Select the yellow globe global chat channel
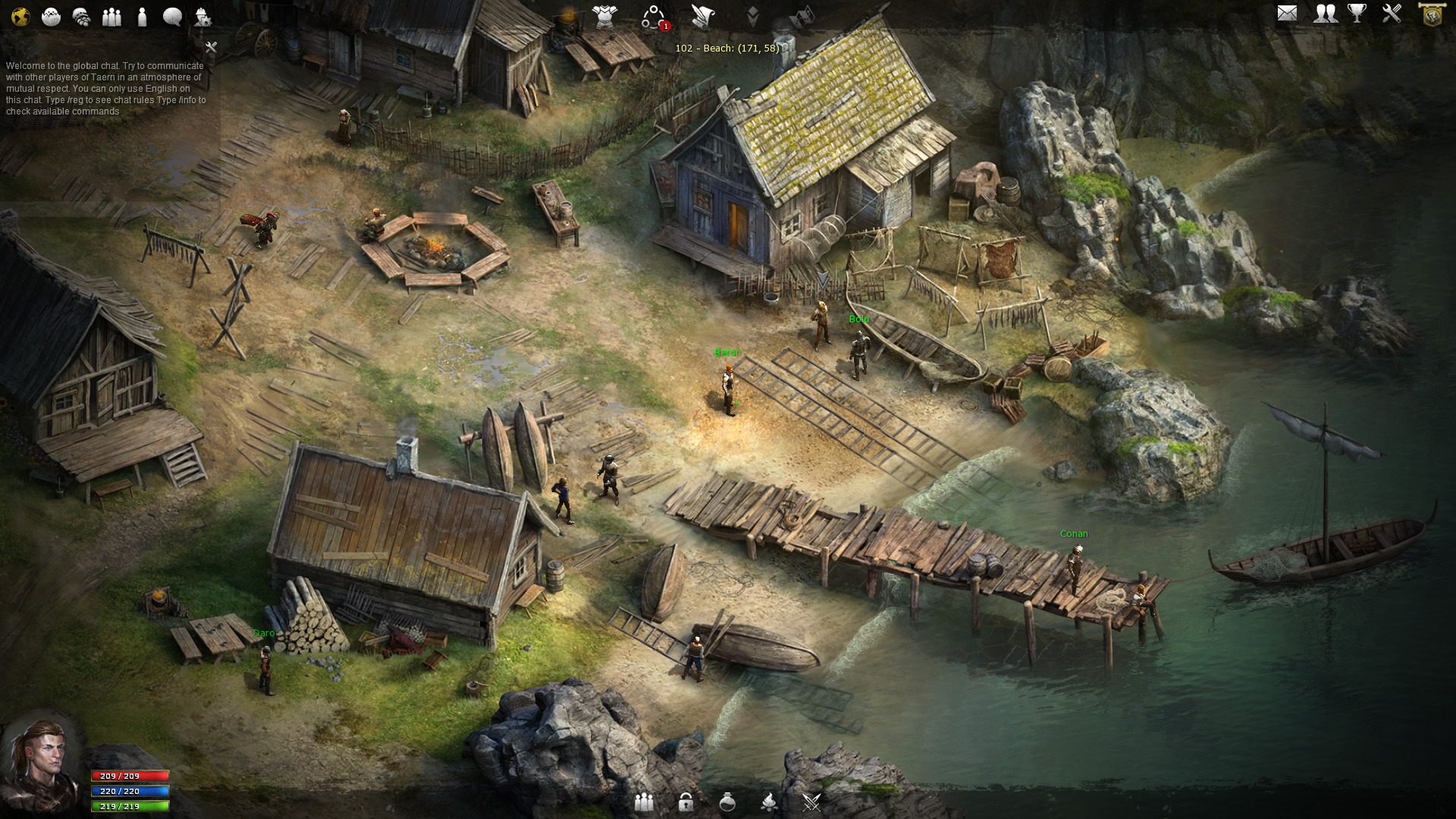This screenshot has height=819, width=1456. click(20, 16)
